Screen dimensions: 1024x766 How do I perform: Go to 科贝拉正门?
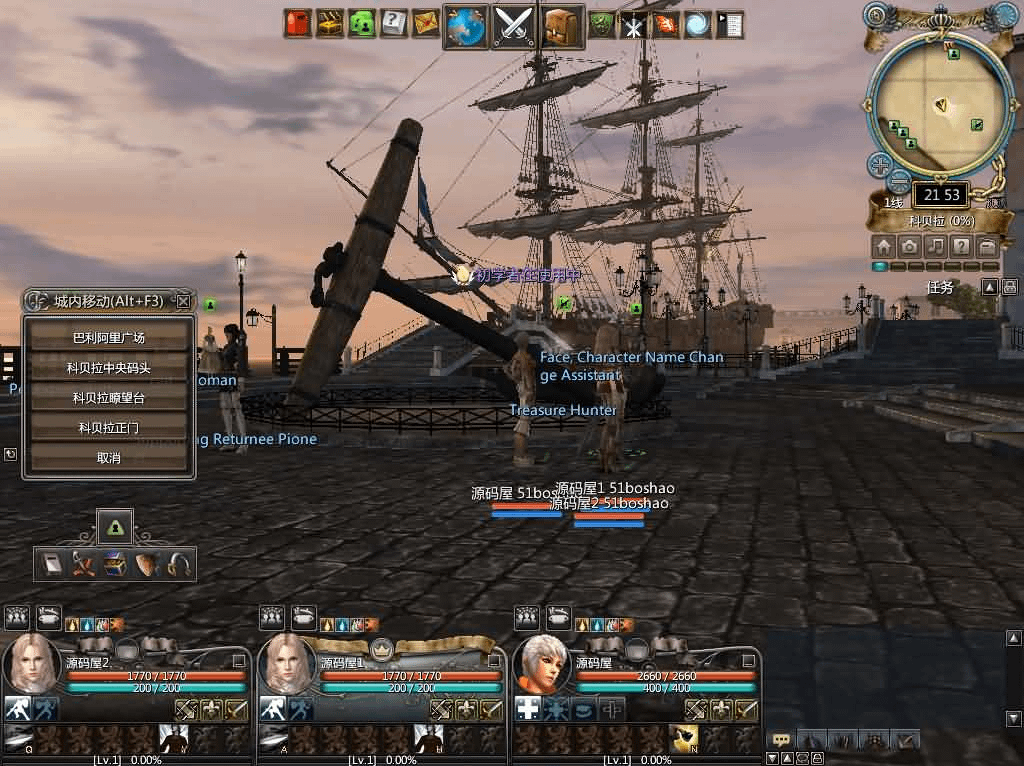tap(109, 428)
